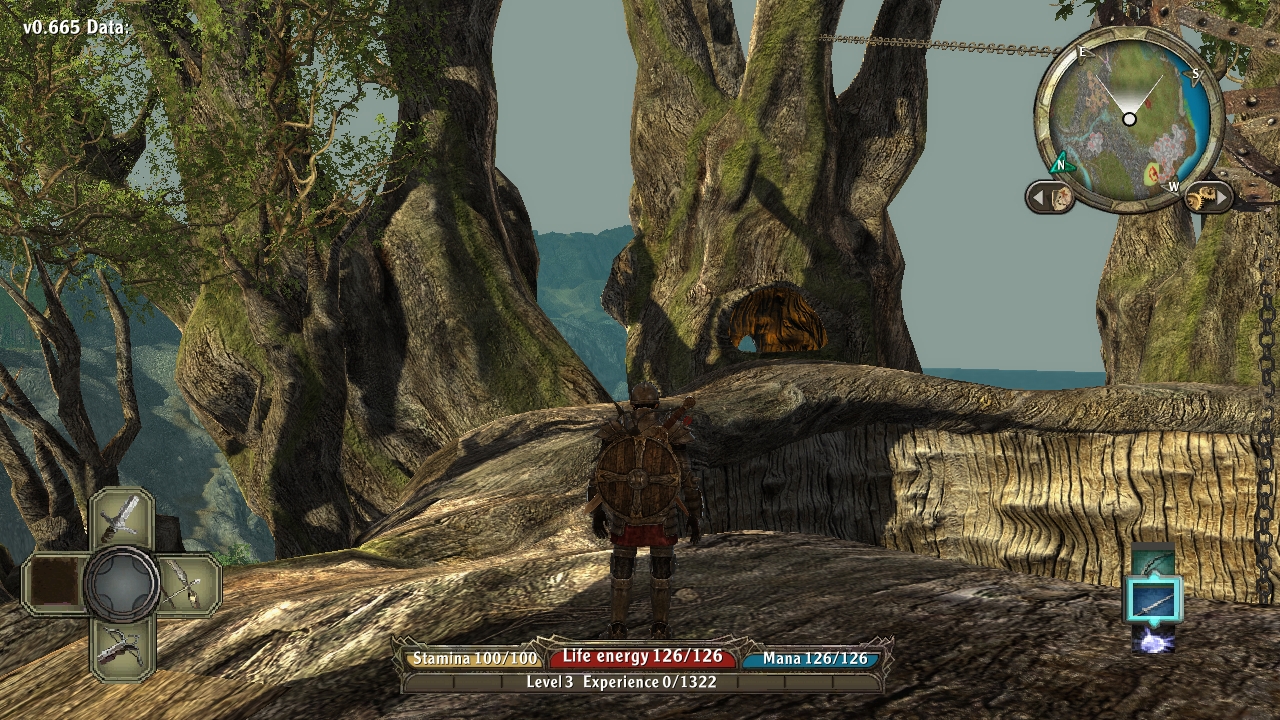Pick the bow and arrow quick slot
The height and width of the screenshot is (720, 1280).
tap(188, 582)
